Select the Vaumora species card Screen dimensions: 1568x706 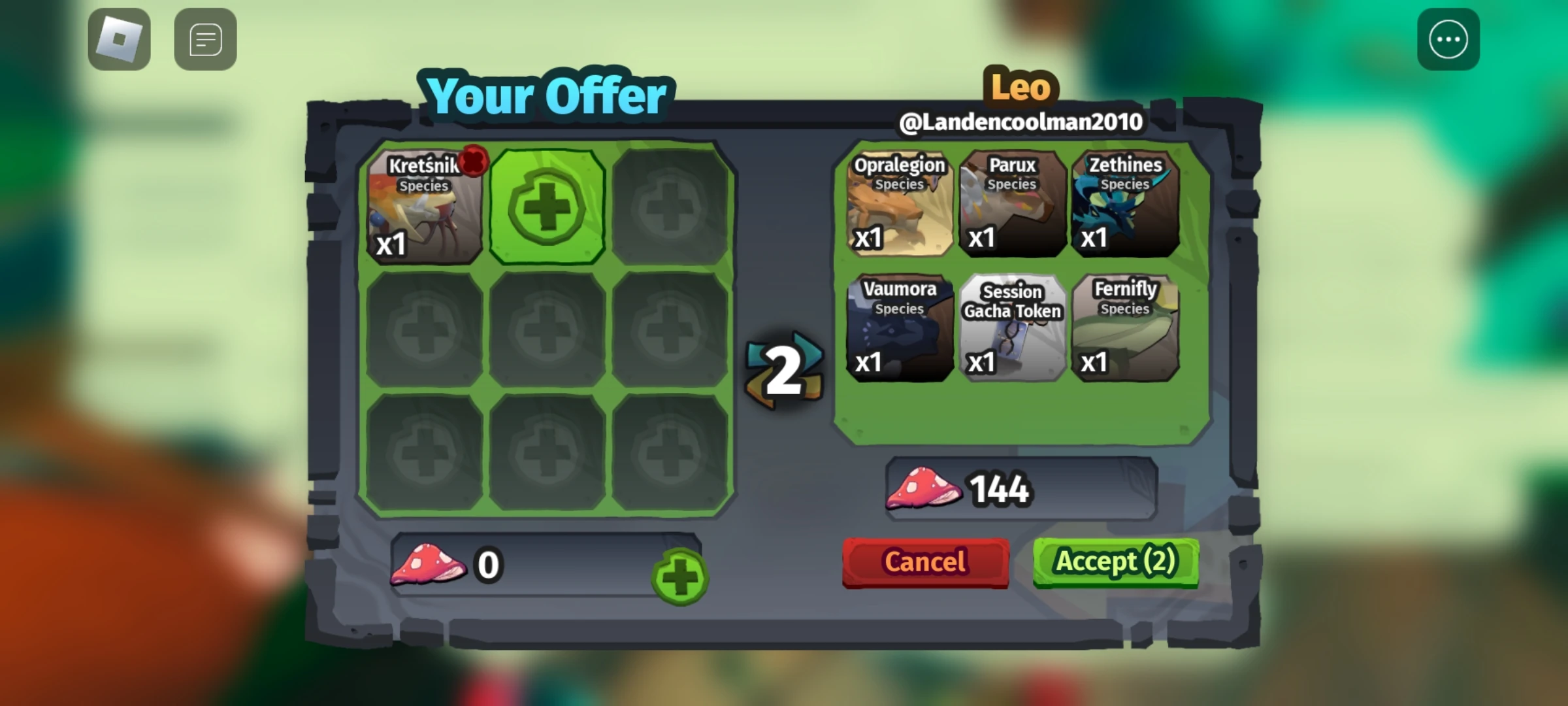(x=899, y=328)
